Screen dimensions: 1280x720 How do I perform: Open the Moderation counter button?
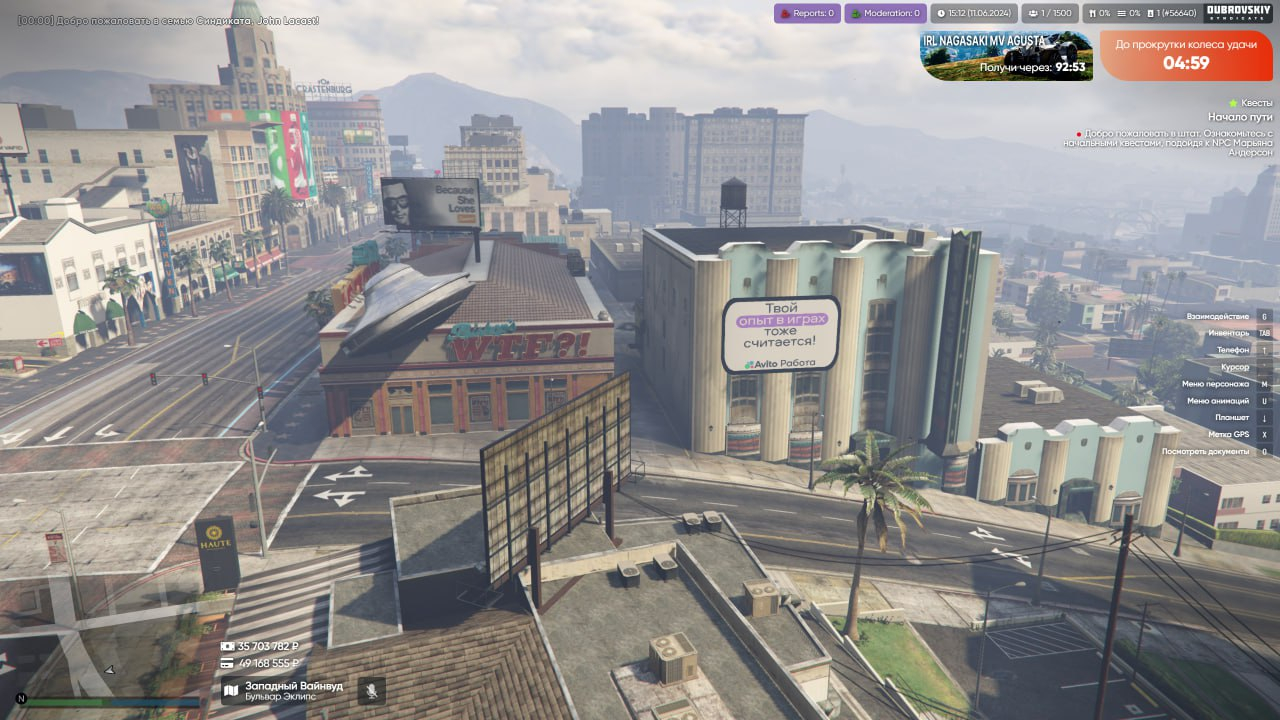click(x=885, y=13)
